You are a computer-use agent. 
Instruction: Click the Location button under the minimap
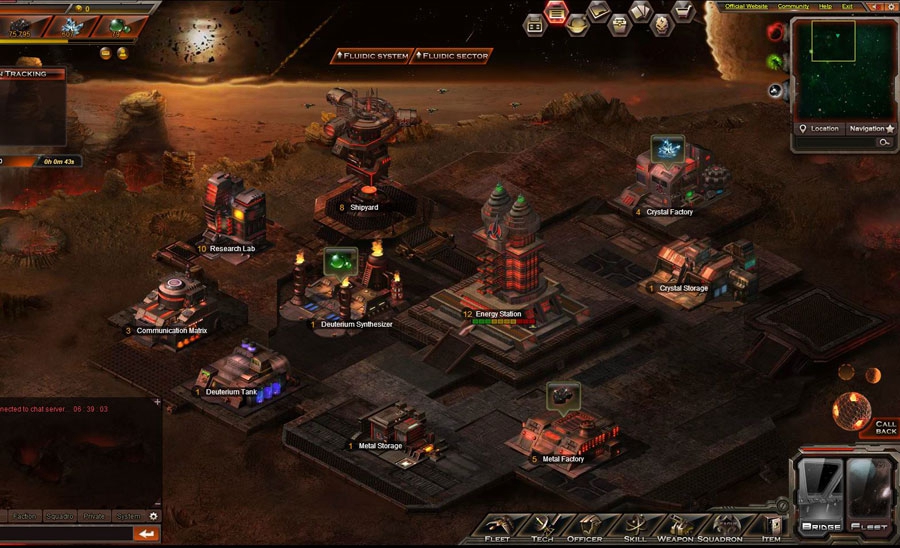[819, 128]
